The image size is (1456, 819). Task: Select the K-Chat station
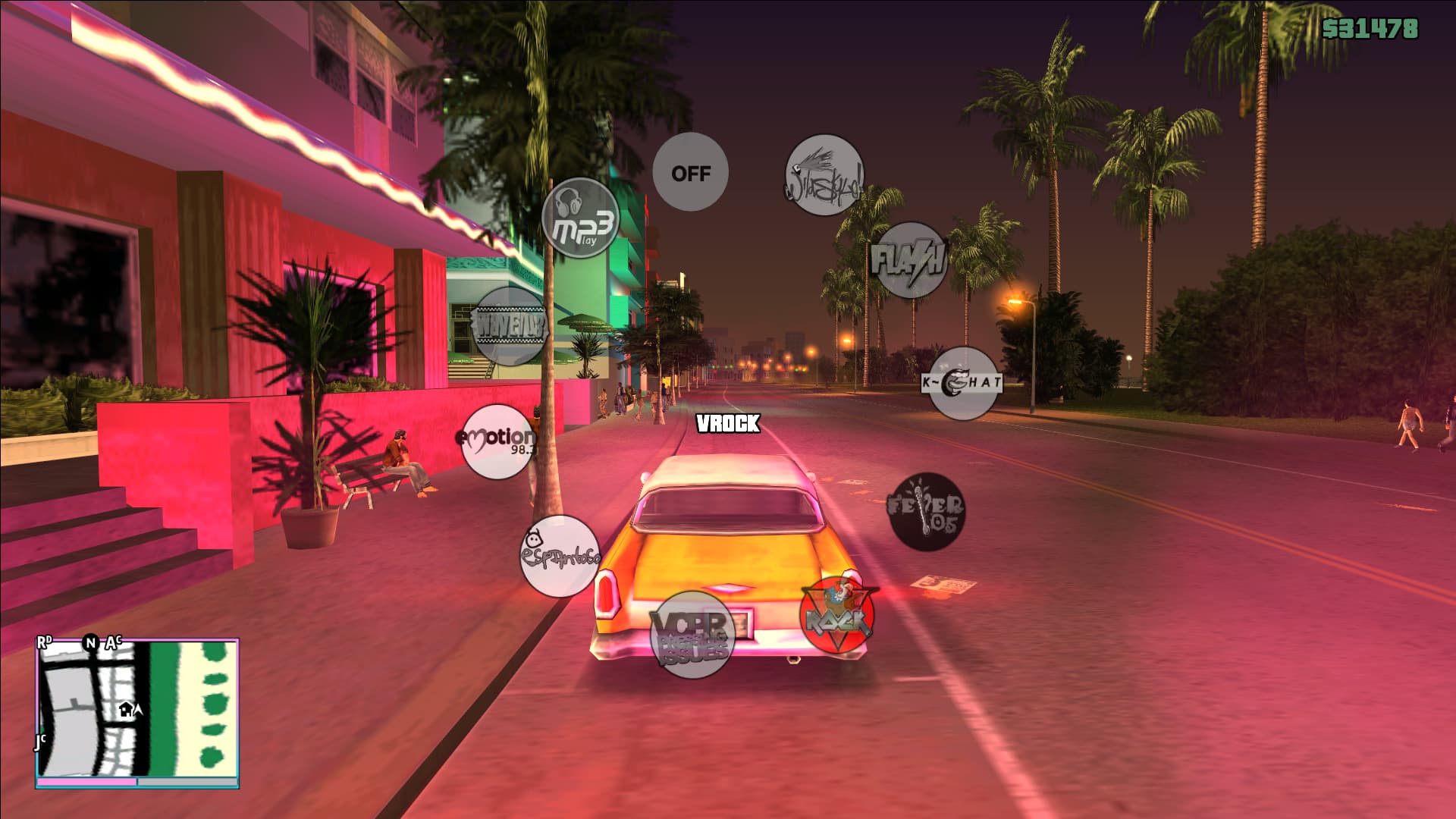963,383
